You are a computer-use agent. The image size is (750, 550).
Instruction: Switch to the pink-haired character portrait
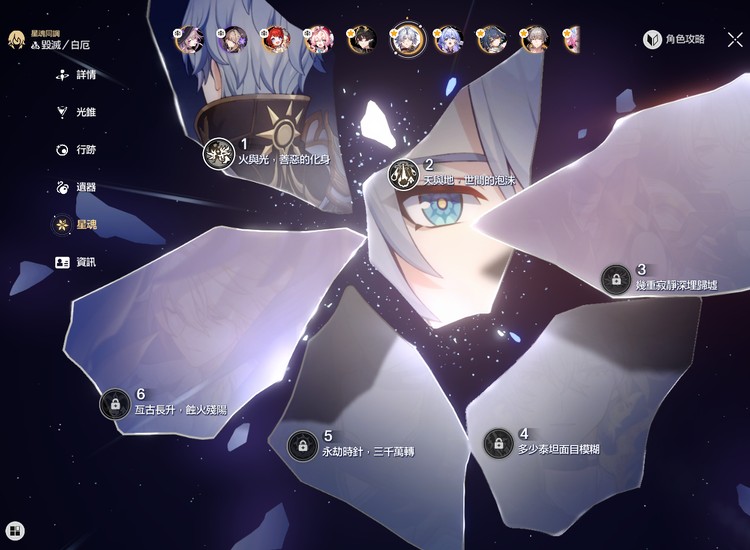click(318, 39)
